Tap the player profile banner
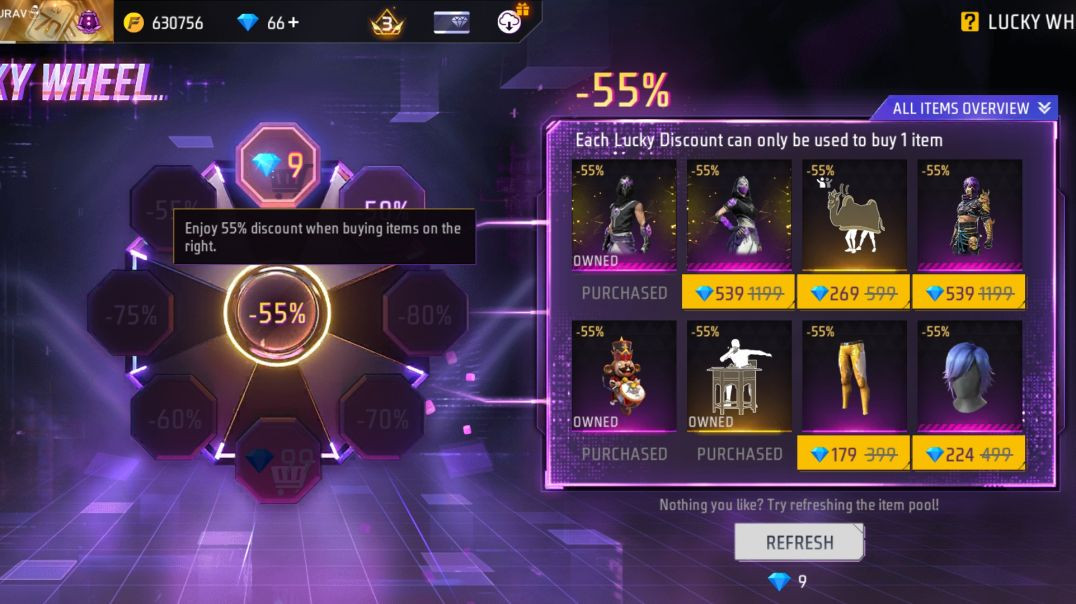 point(55,20)
